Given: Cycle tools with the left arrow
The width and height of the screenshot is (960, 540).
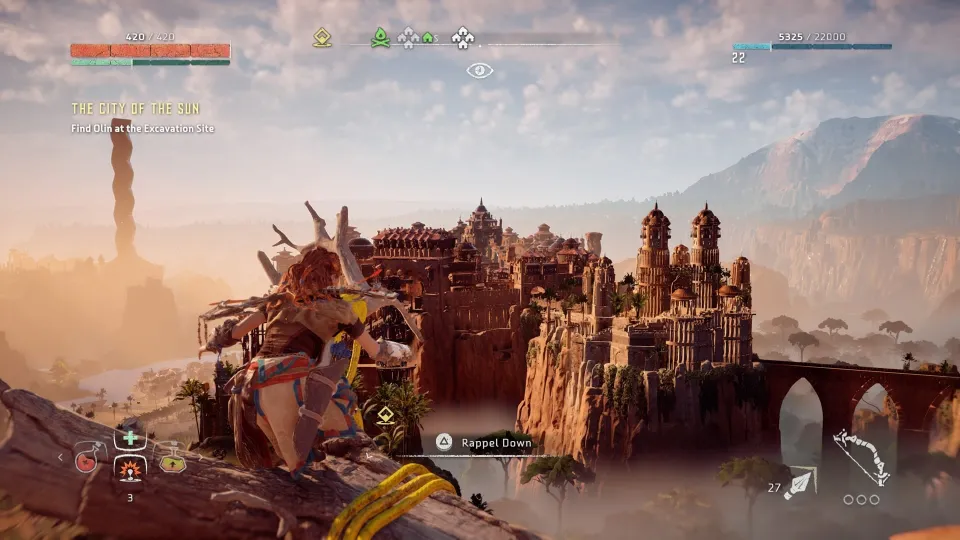Looking at the screenshot, I should (x=59, y=458).
